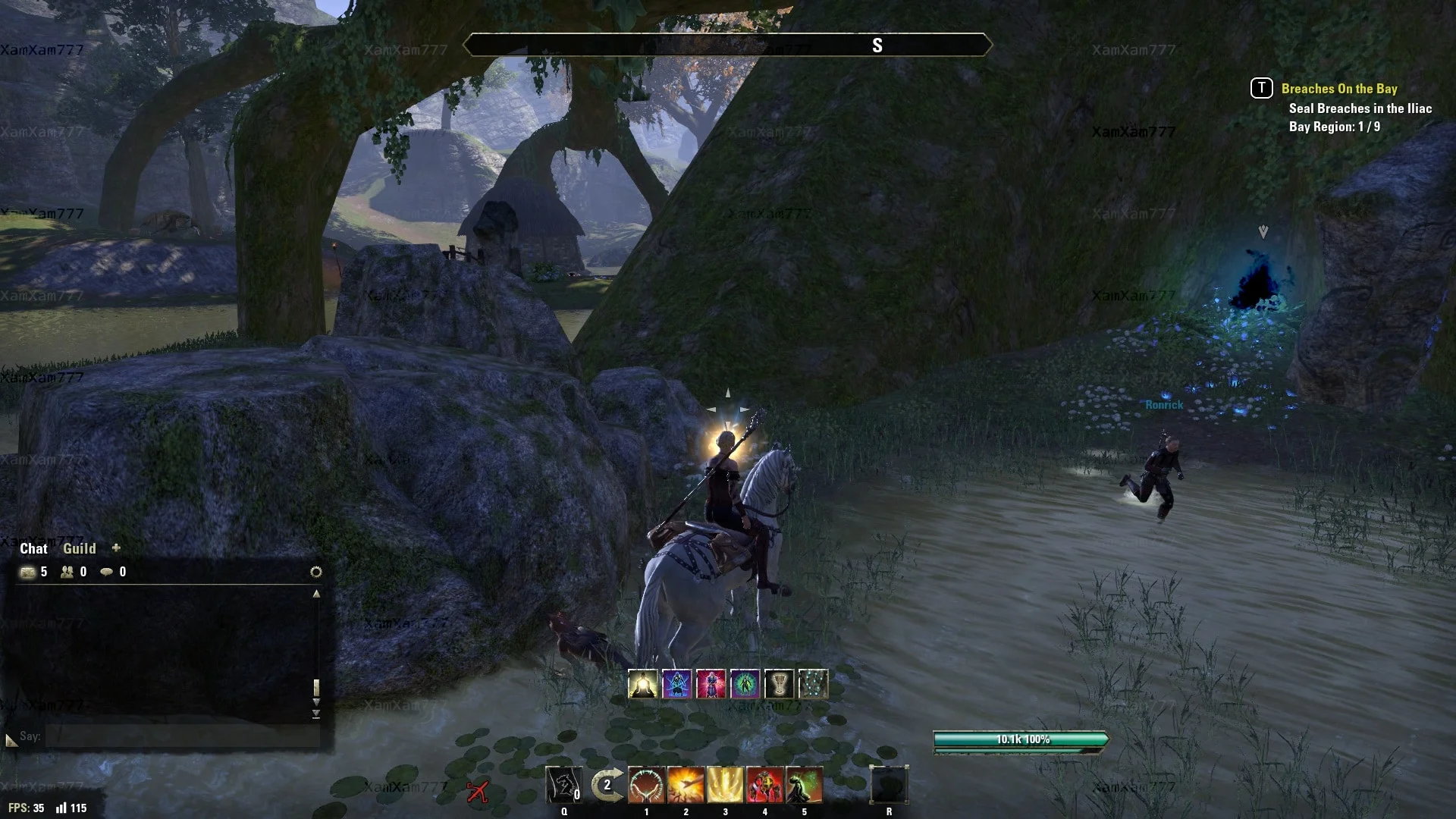Open the friends list icon
The image size is (1456, 819).
67,572
